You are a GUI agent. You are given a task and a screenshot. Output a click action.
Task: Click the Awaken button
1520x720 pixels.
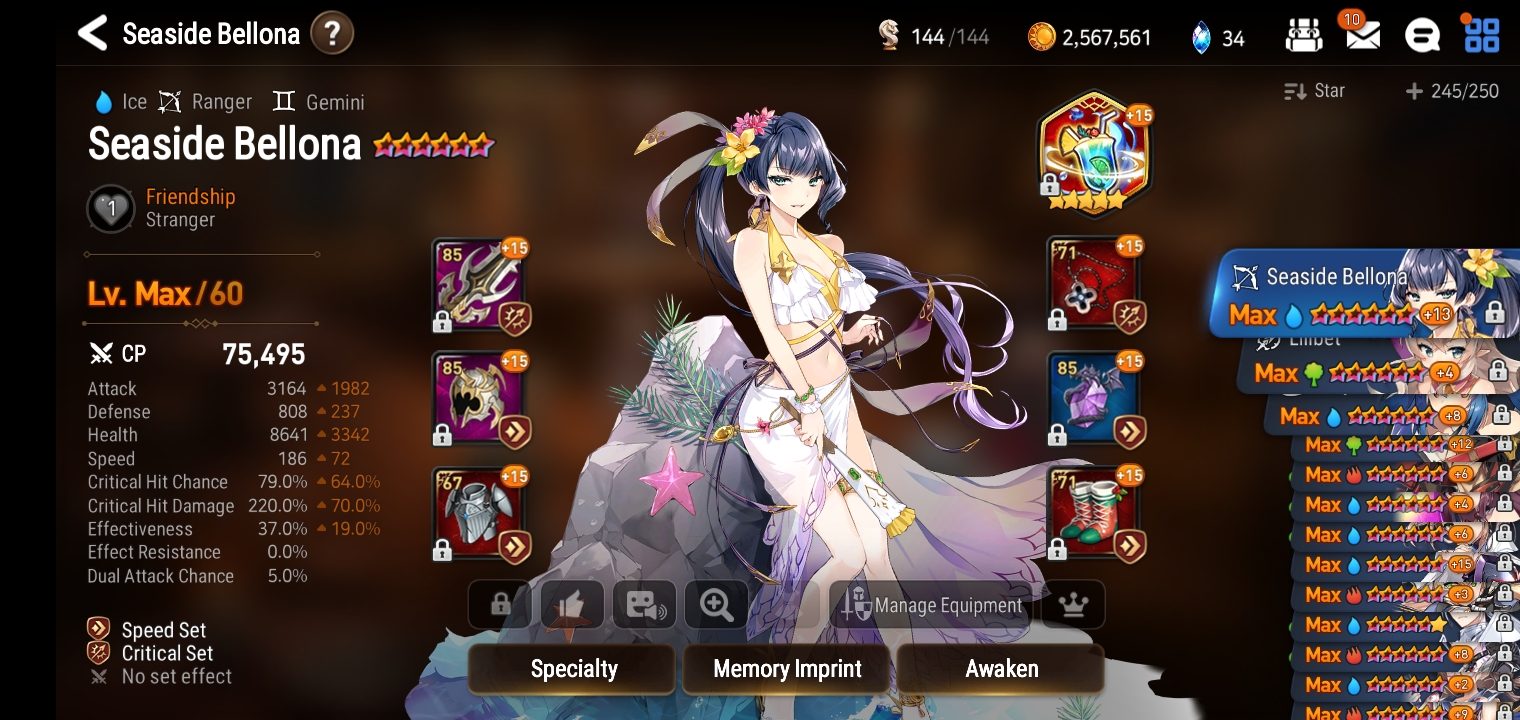tap(1001, 669)
